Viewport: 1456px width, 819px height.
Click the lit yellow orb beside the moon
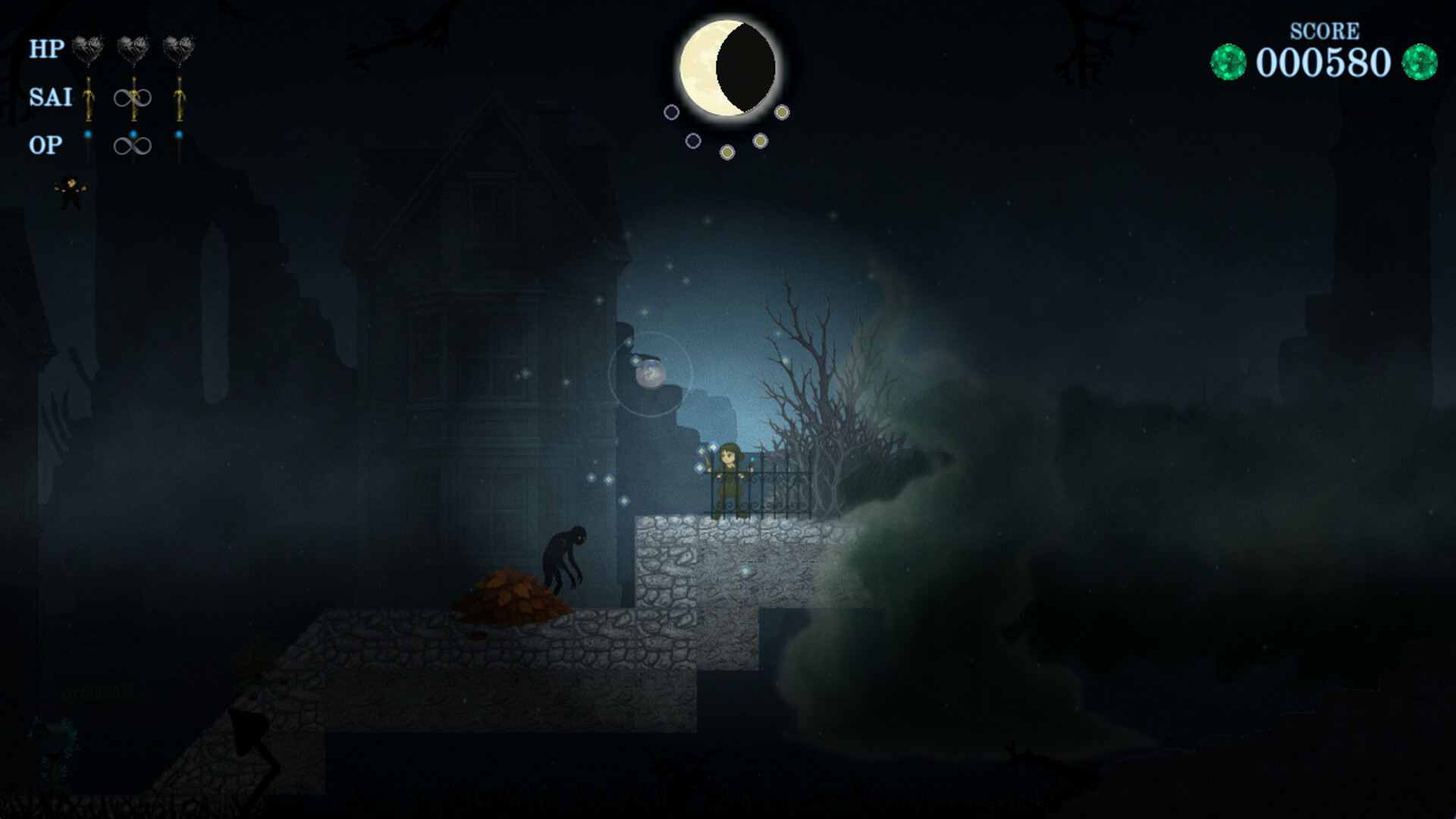click(782, 114)
